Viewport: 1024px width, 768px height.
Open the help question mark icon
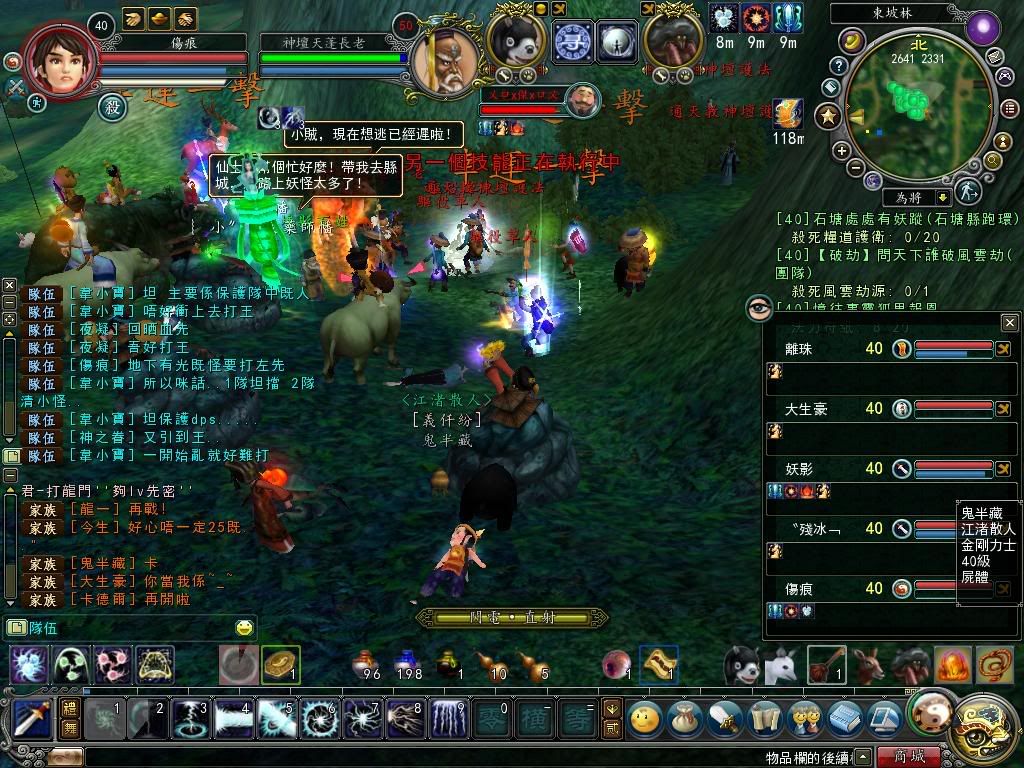tap(840, 66)
